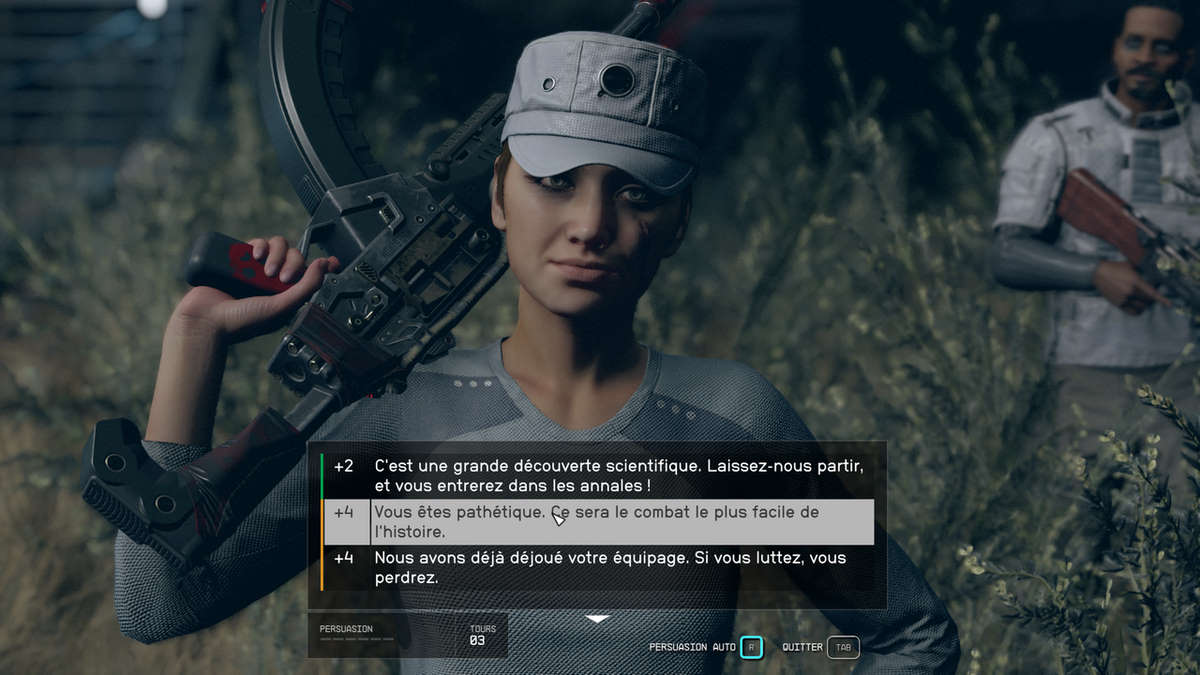Activate Persuasion Auto
The width and height of the screenshot is (1200, 675).
(x=751, y=647)
